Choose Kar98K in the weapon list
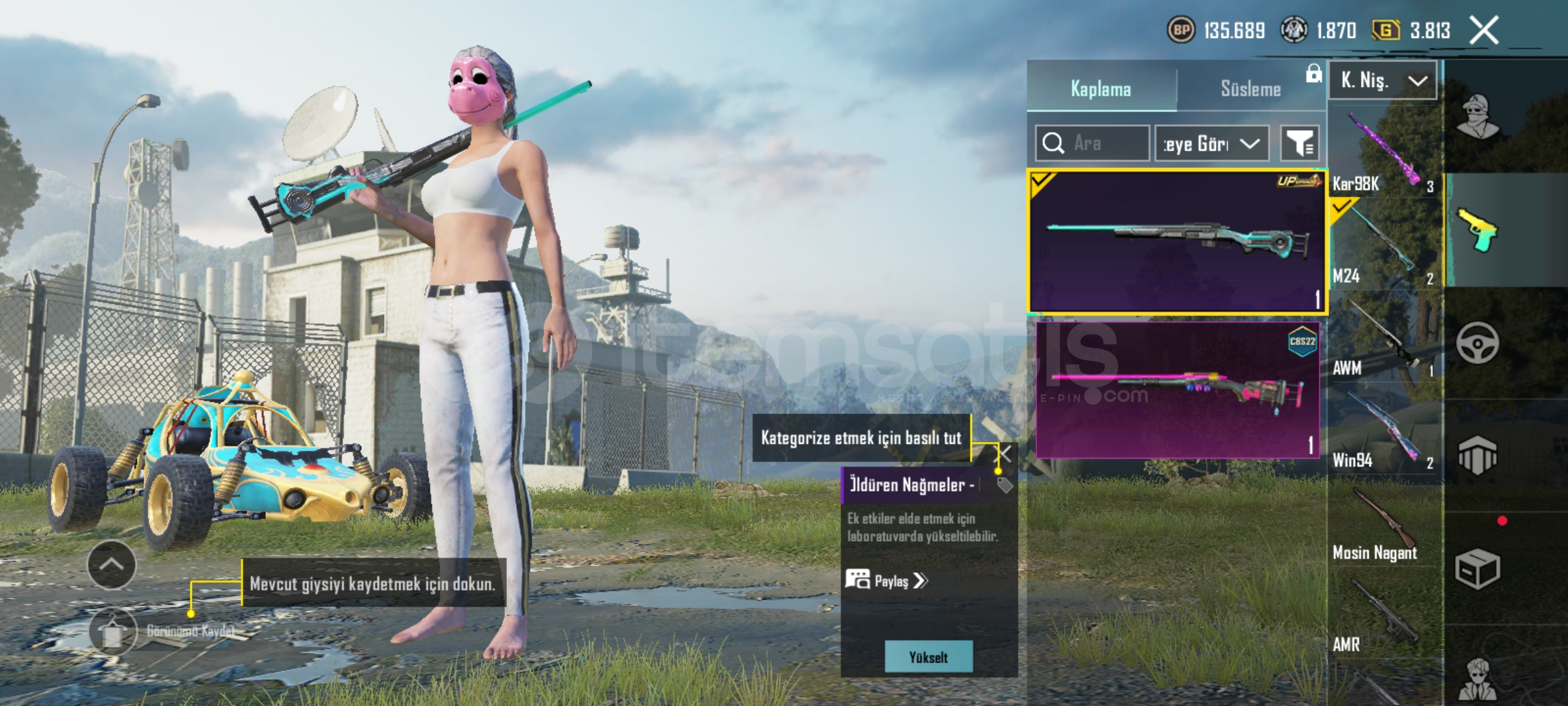This screenshot has height=706, width=1568. click(1384, 154)
